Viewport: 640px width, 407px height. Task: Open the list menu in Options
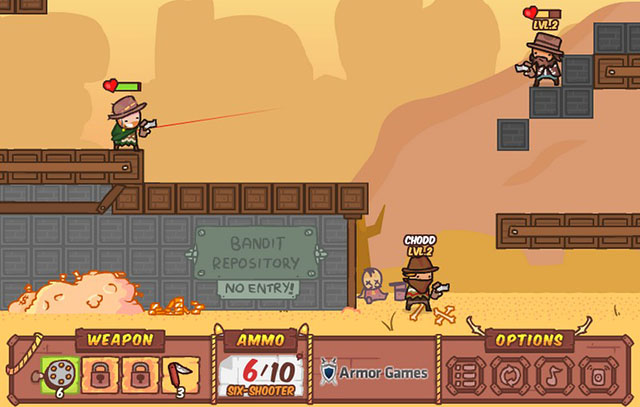(464, 376)
